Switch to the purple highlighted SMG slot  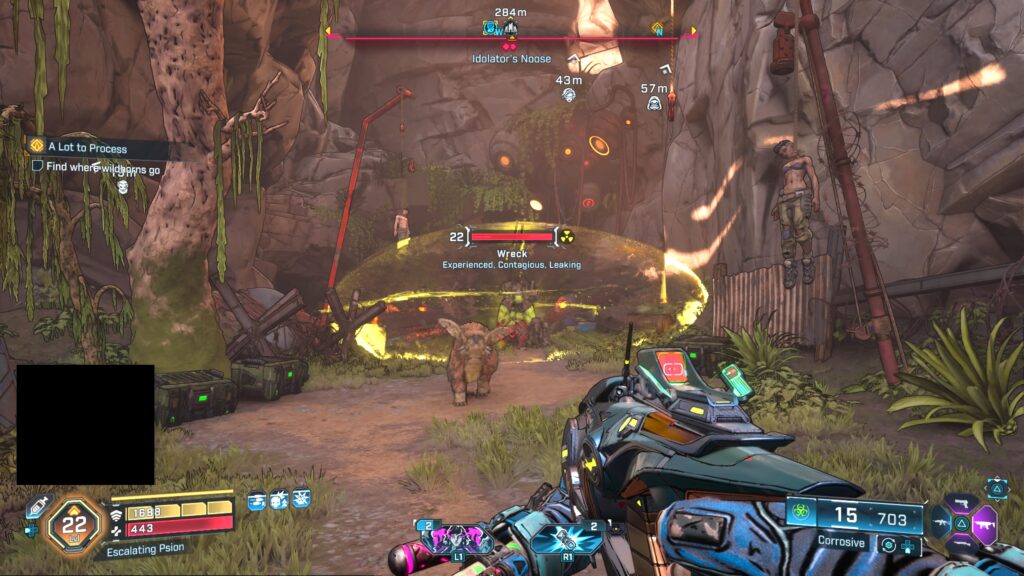[x=985, y=523]
